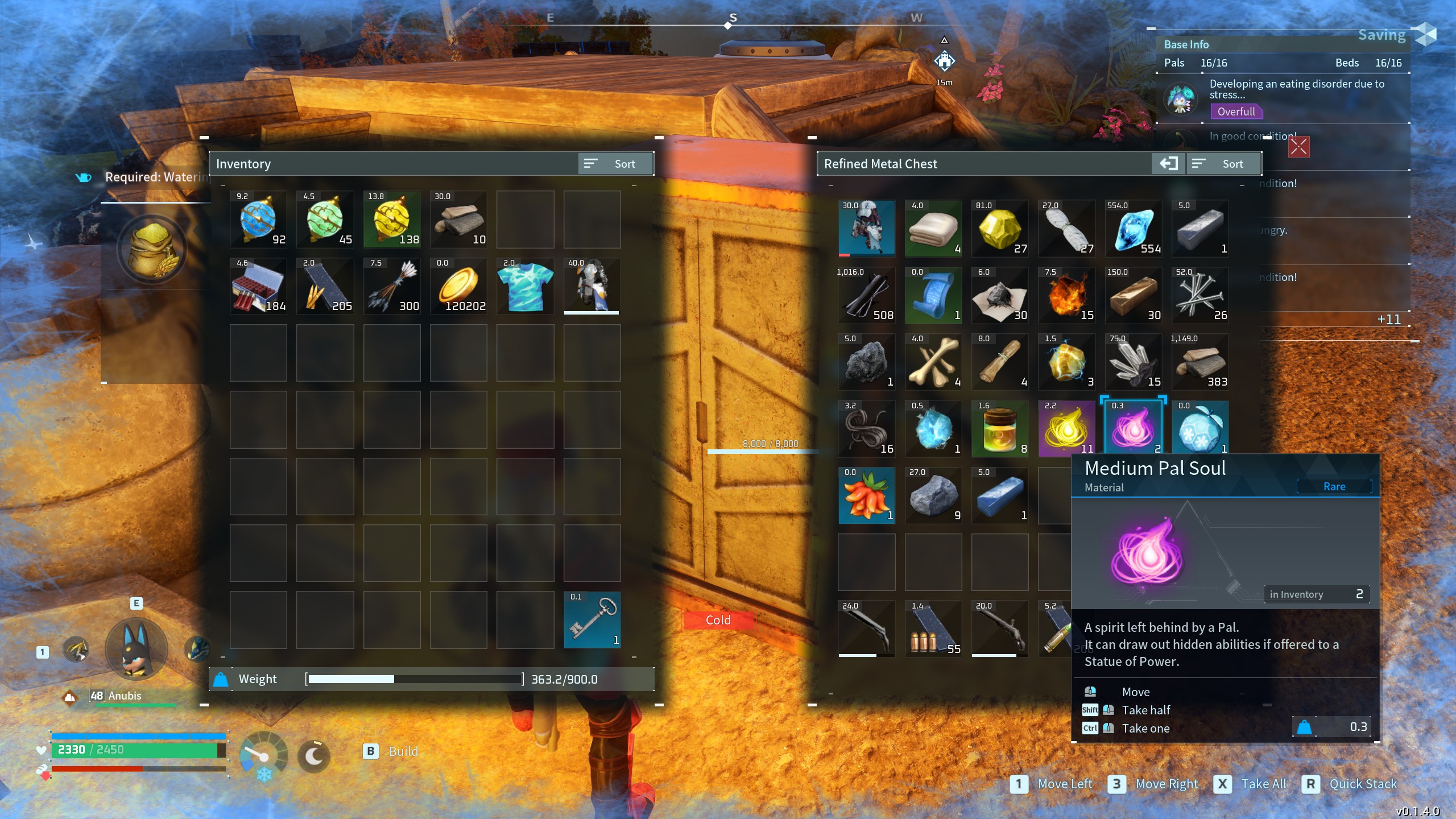This screenshot has height=819, width=1456.
Task: Click the Take All button
Action: pos(1250,784)
